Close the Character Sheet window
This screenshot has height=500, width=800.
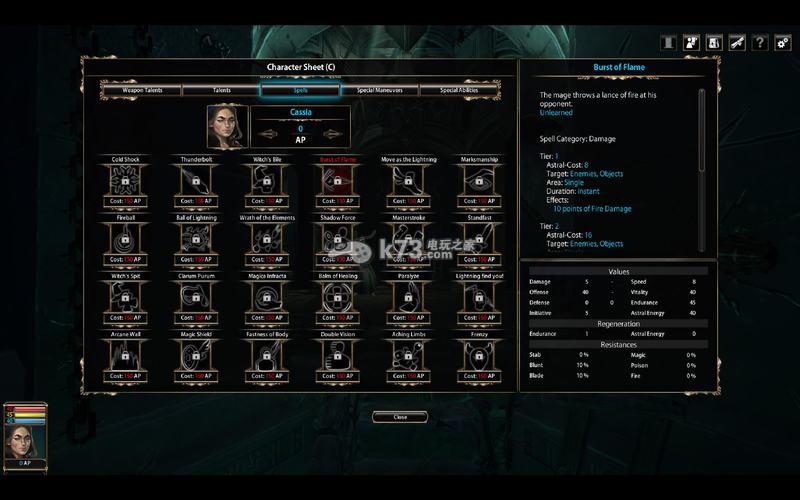tap(400, 417)
